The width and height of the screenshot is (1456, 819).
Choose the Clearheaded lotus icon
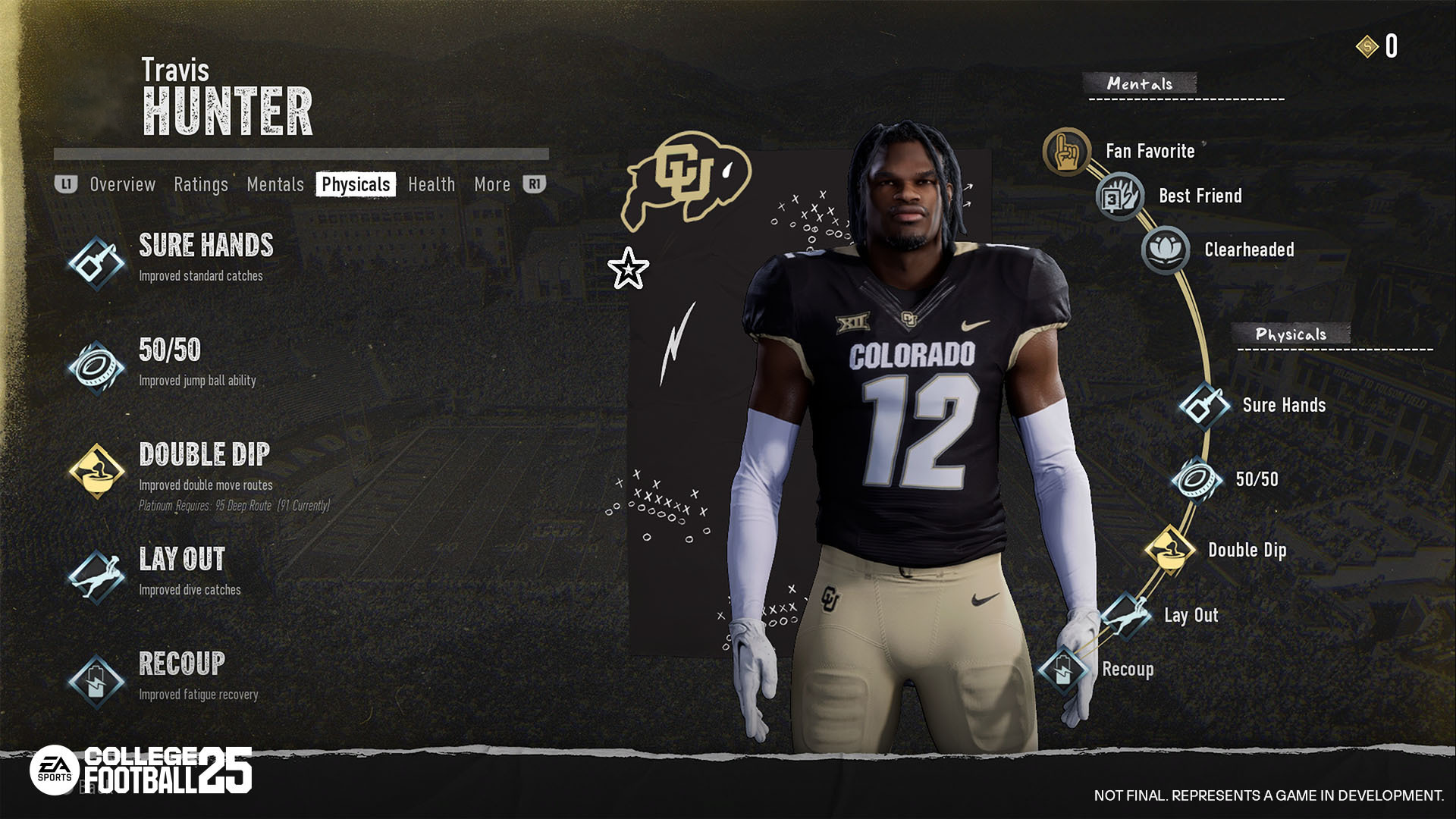1166,249
